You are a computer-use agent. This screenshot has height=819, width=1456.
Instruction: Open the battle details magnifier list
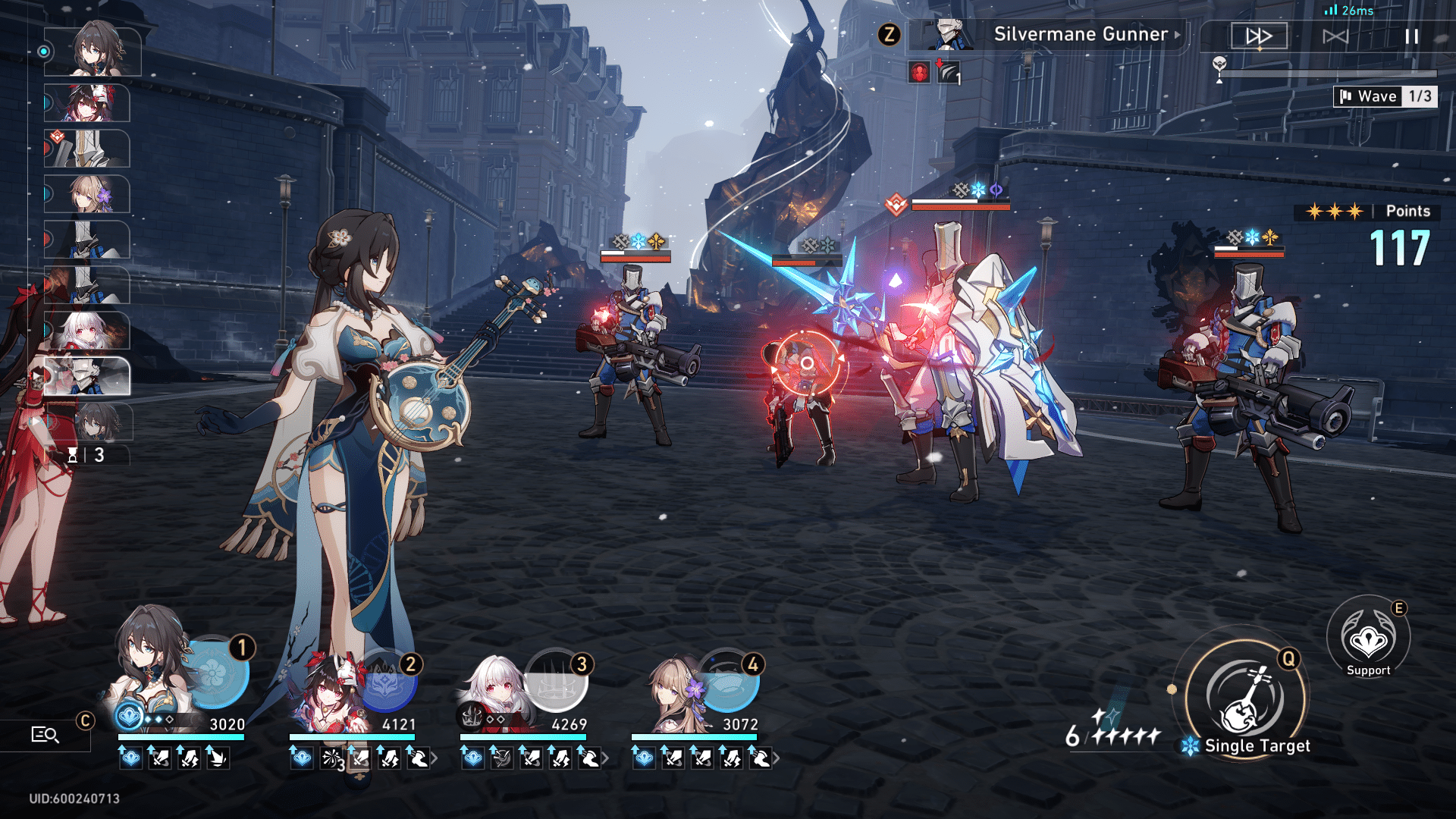(45, 734)
